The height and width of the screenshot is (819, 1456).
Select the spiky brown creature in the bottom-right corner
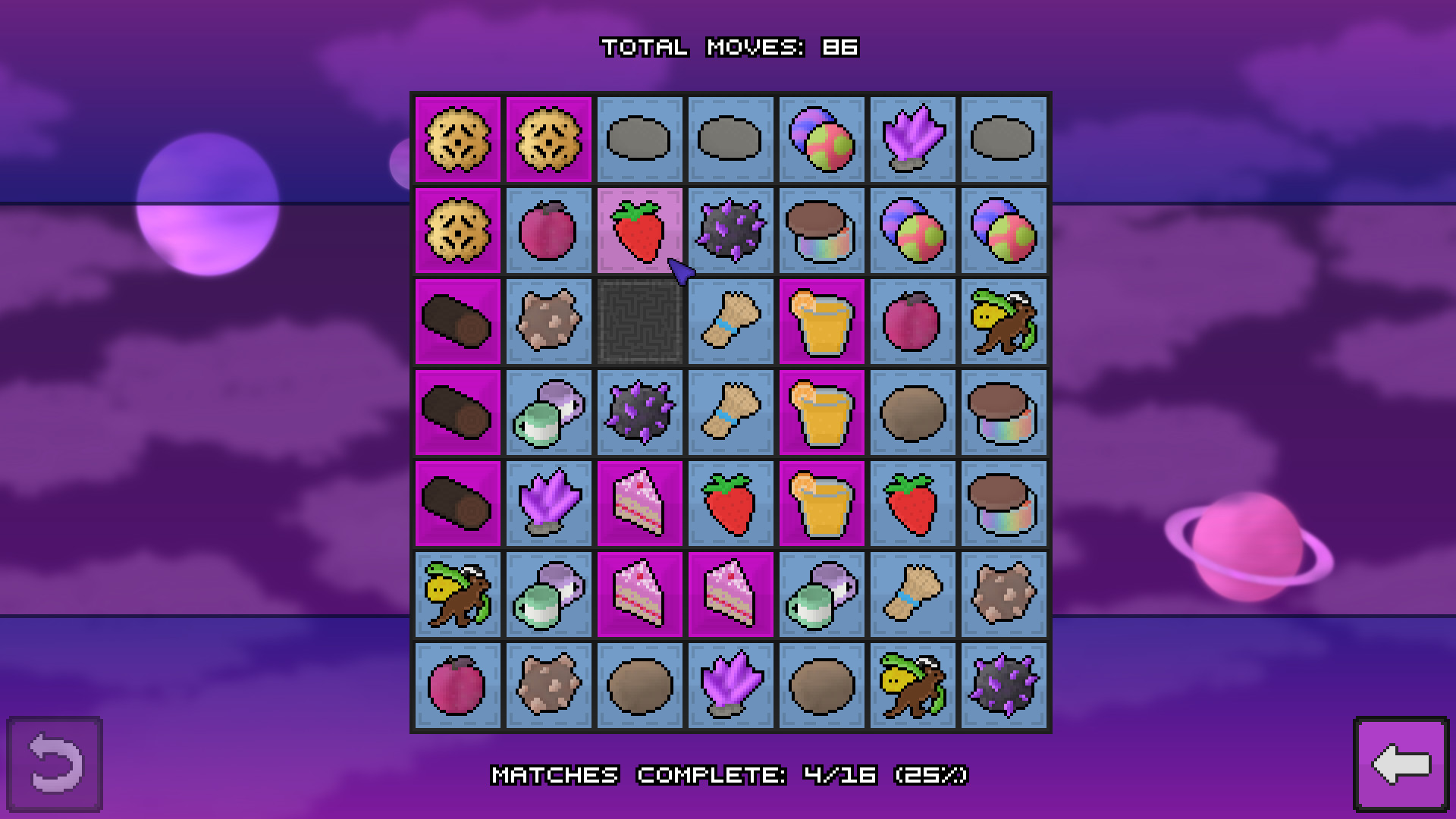point(1003,592)
